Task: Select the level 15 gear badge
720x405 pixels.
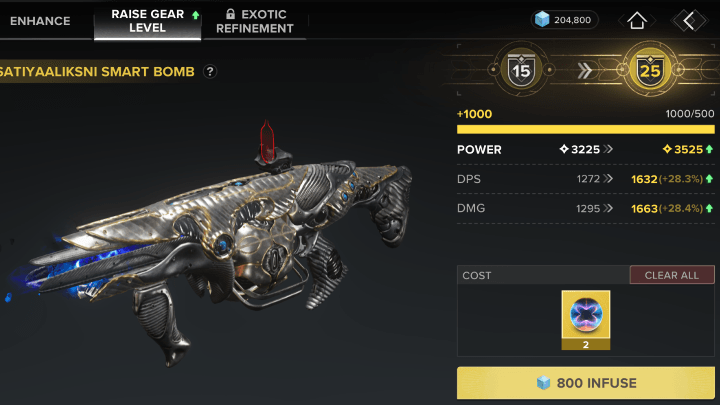Action: pos(520,70)
